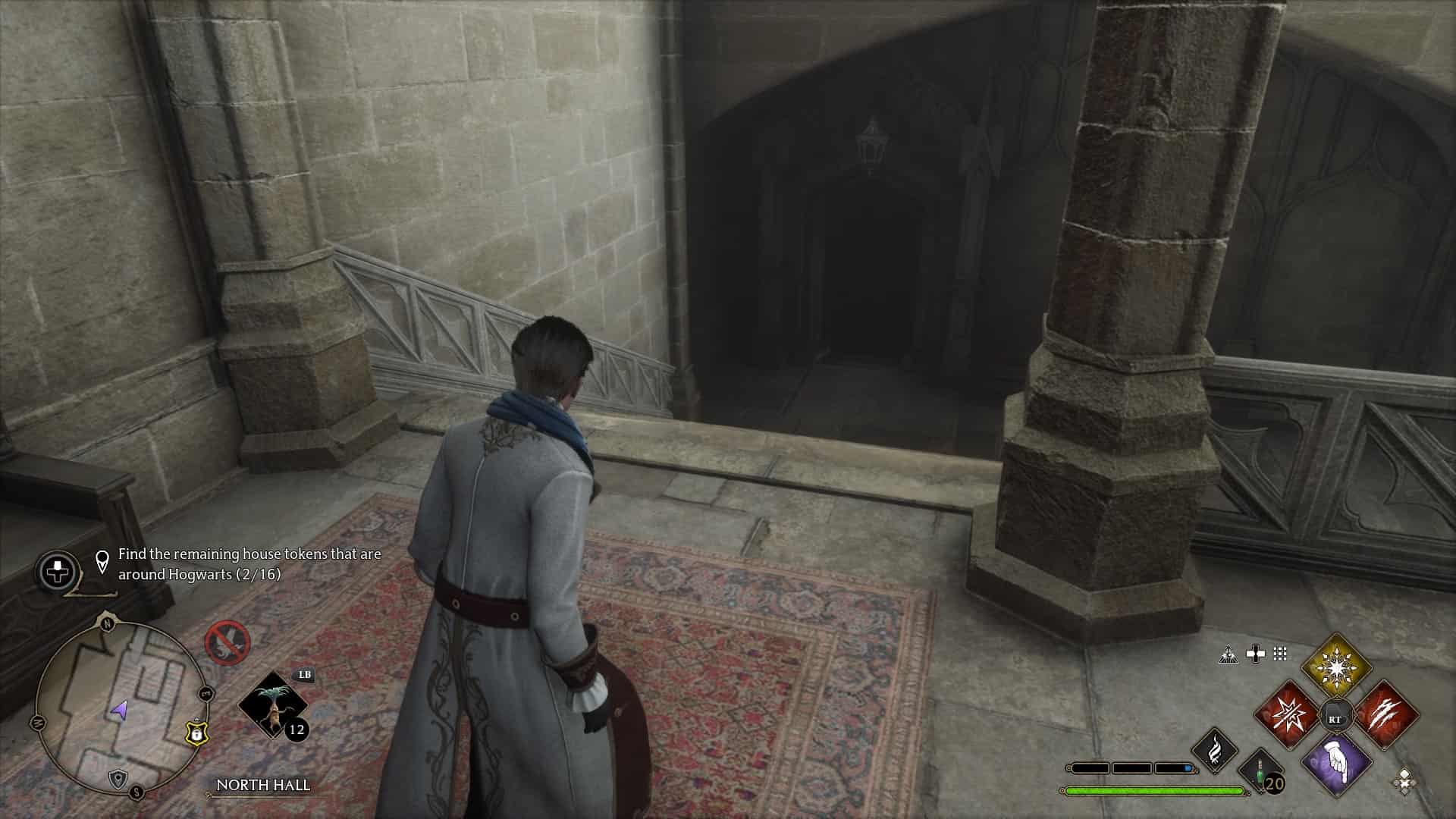Viewport: 1456px width, 819px height.
Task: Cast the red starburst spell
Action: pyautogui.click(x=1288, y=716)
